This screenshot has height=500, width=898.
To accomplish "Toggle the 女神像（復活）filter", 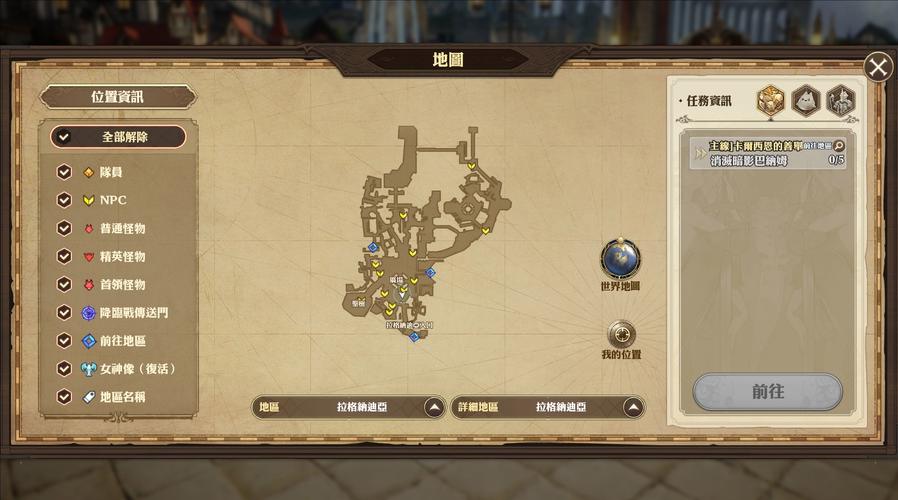I will pyautogui.click(x=64, y=368).
